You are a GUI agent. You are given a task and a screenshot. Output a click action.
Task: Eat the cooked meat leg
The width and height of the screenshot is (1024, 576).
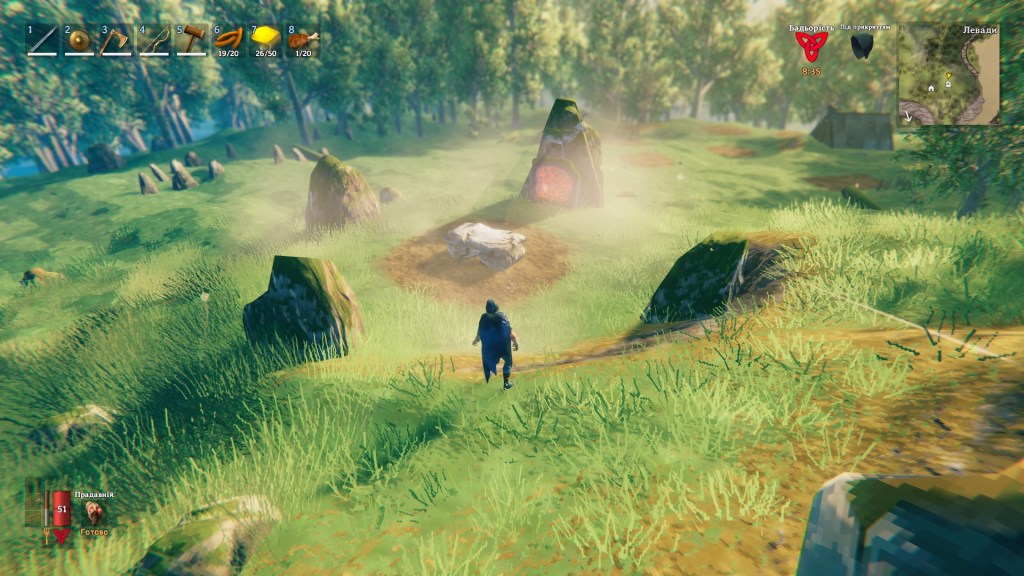[302, 41]
